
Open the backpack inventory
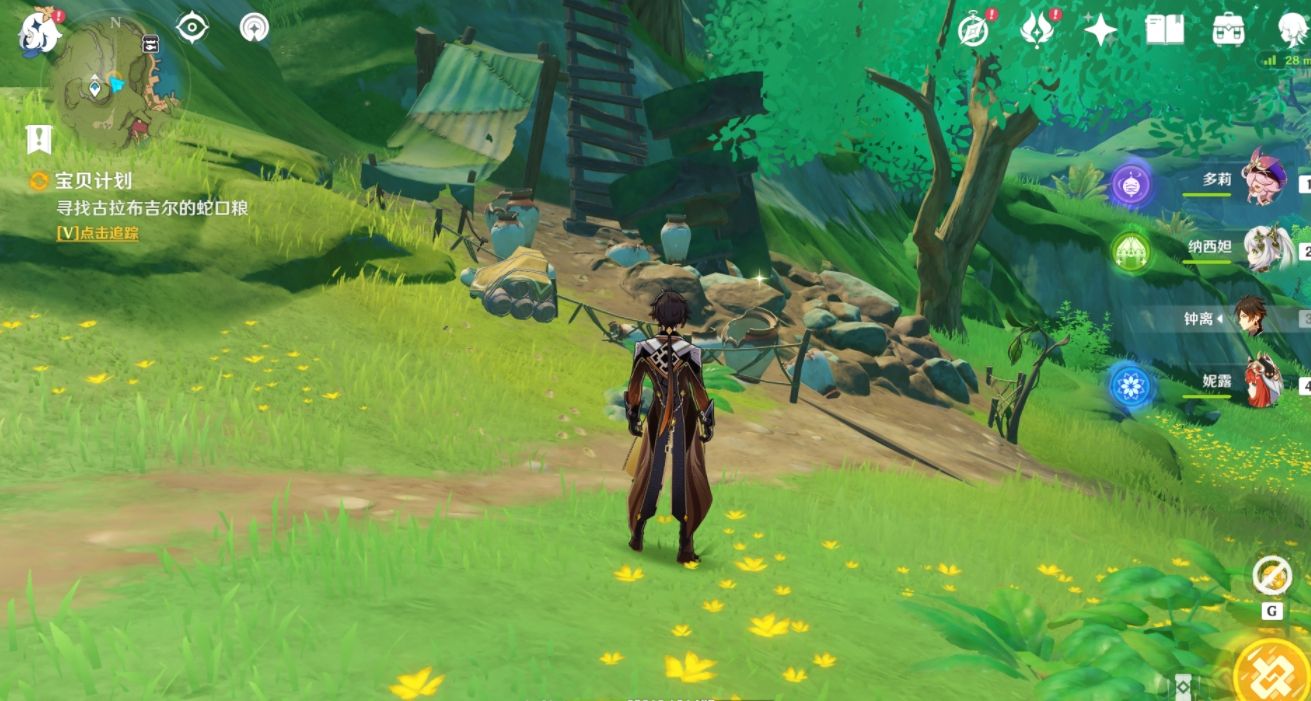coord(1228,30)
